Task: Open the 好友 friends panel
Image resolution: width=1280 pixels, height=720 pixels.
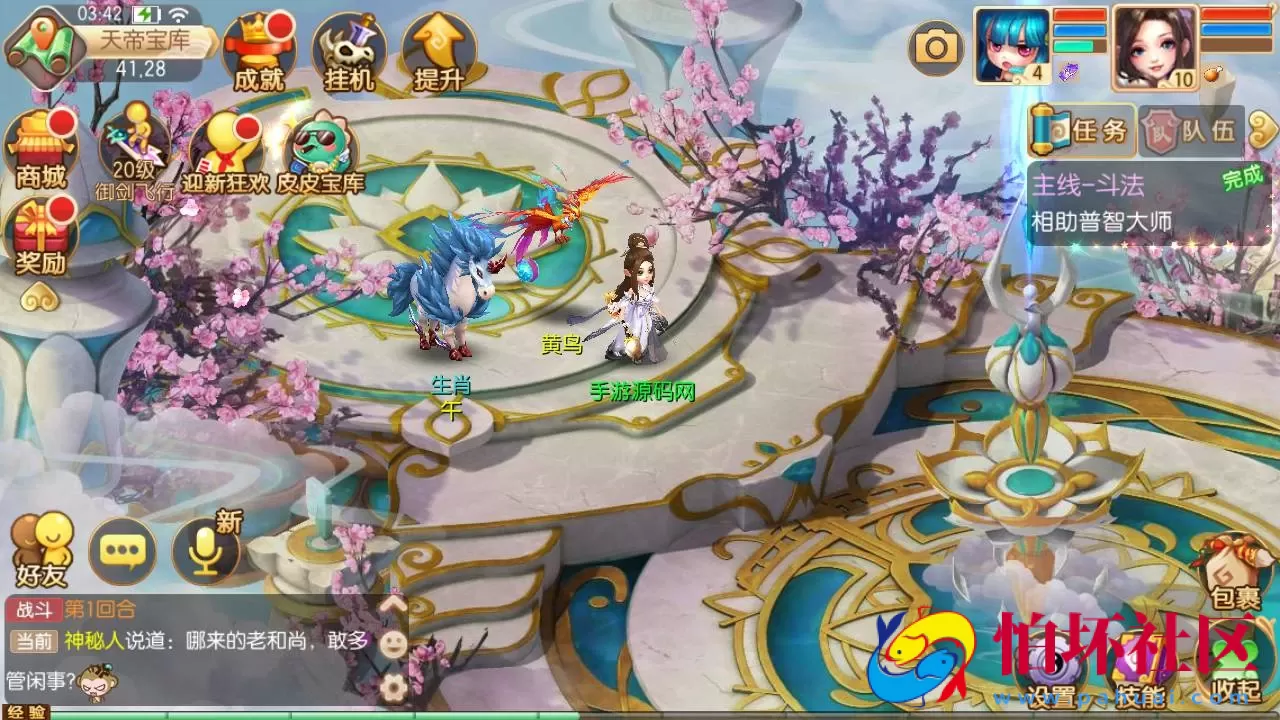Action: point(40,545)
